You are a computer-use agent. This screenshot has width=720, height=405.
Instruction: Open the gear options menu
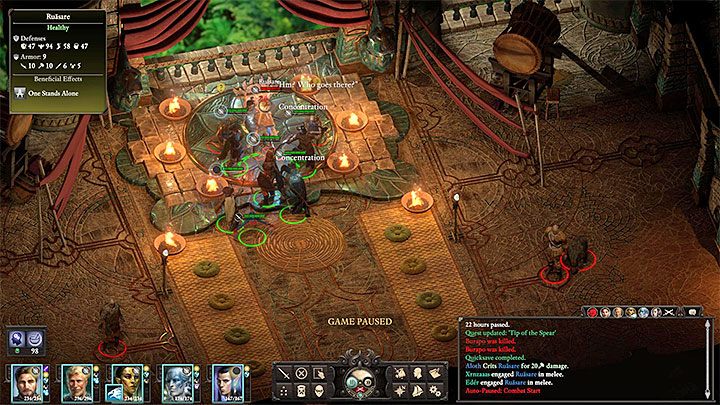pyautogui.click(x=435, y=389)
